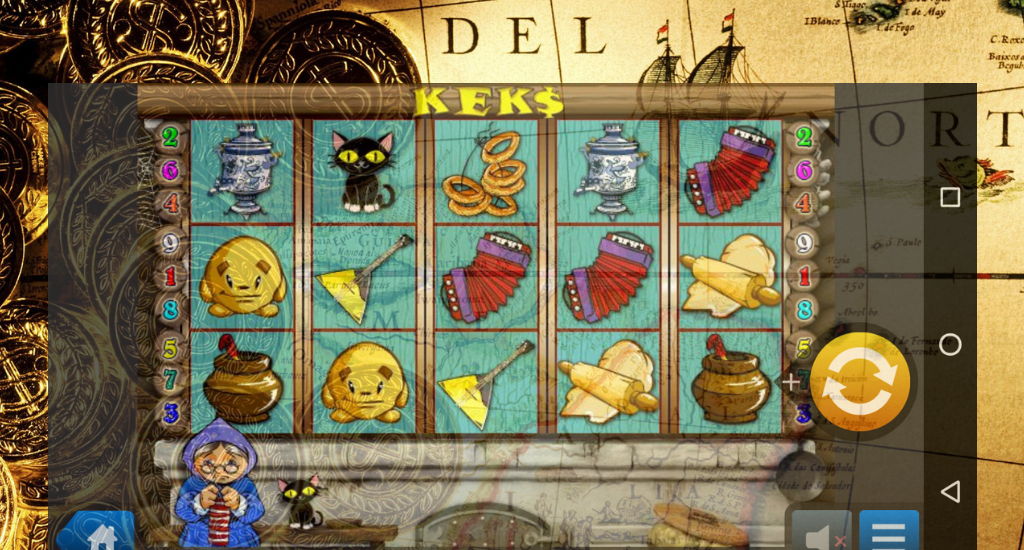Tap the Android home circle

(x=950, y=344)
